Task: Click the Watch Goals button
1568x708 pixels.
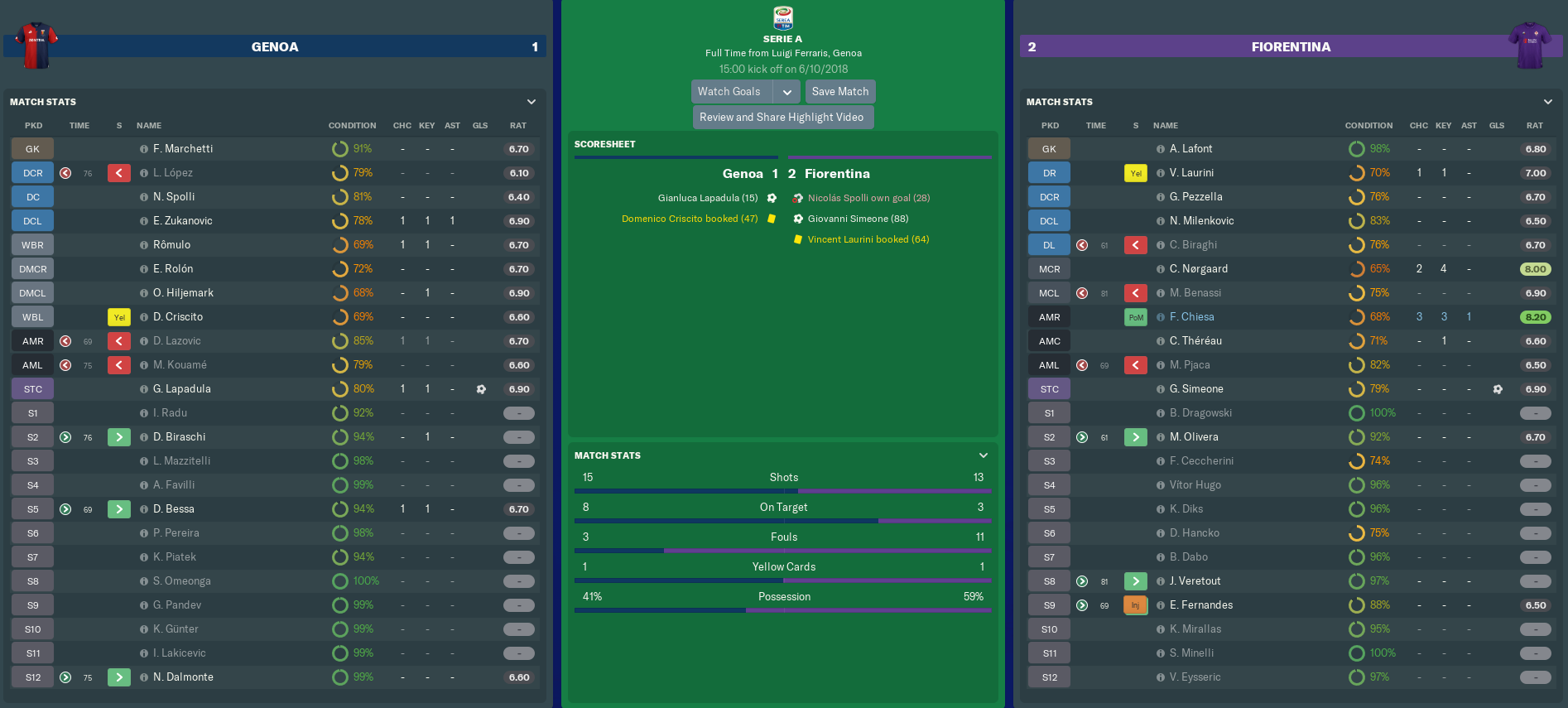Action: tap(729, 92)
